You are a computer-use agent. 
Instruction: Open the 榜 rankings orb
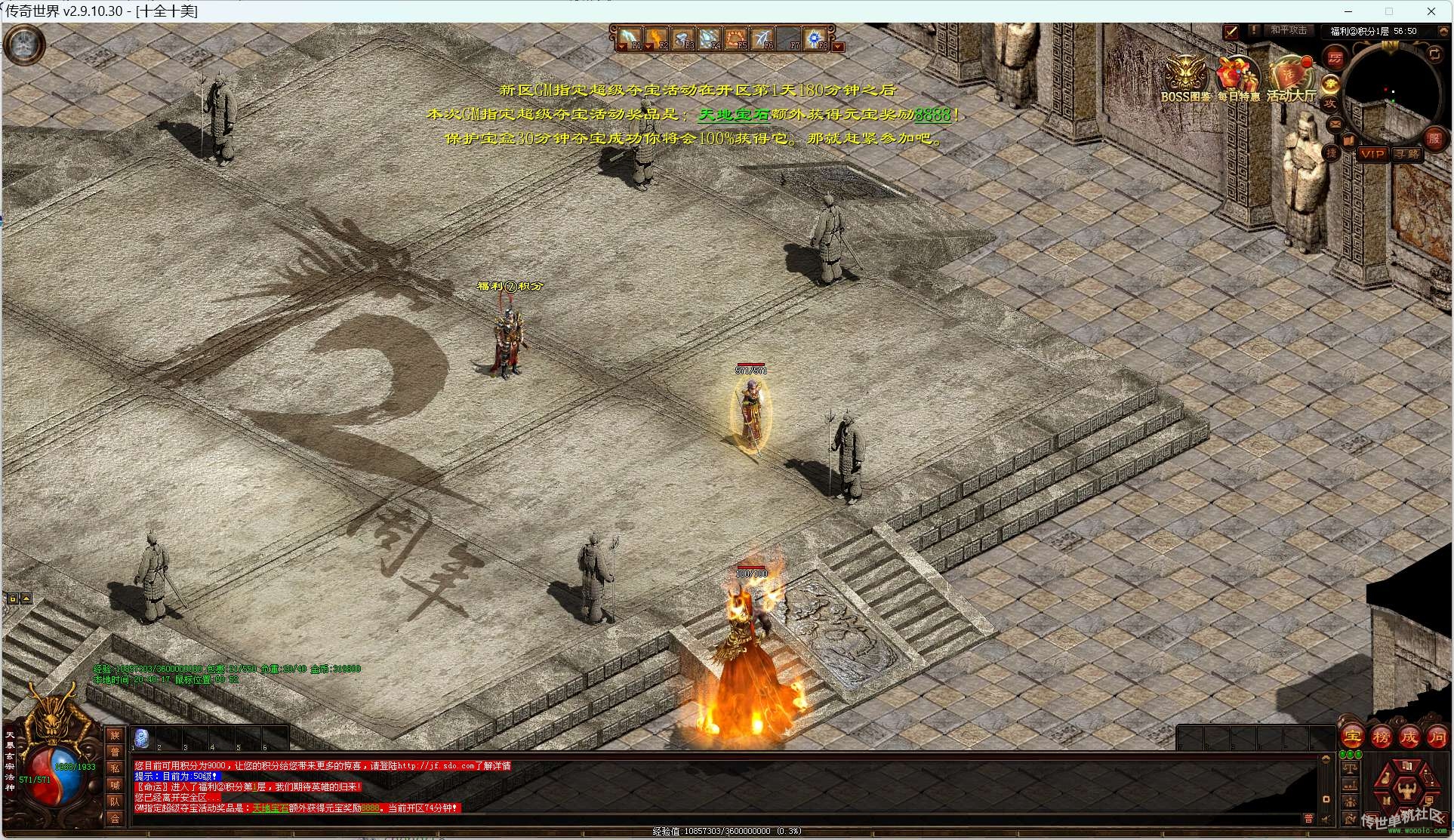coord(1382,737)
